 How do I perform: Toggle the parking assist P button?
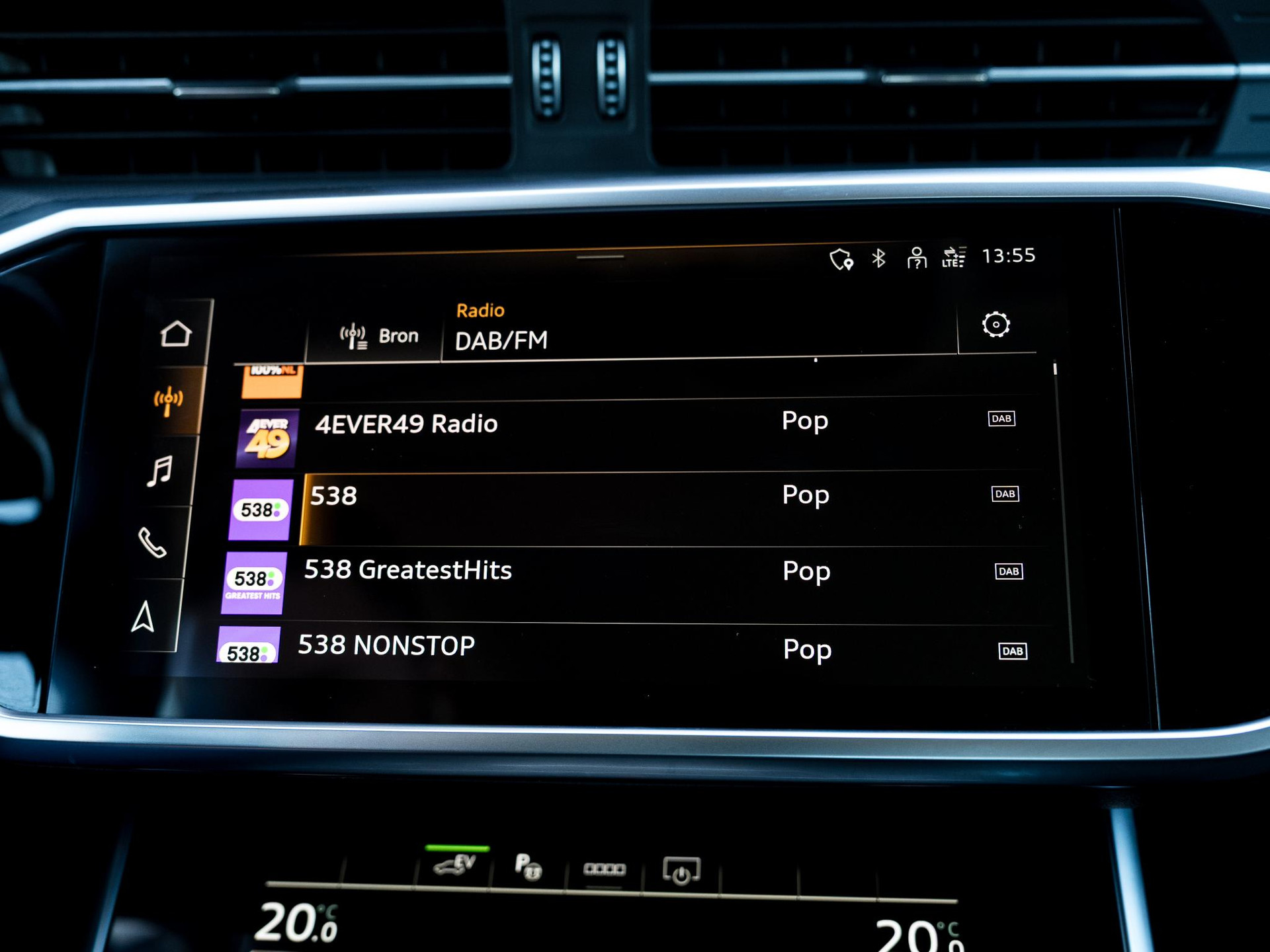click(528, 867)
